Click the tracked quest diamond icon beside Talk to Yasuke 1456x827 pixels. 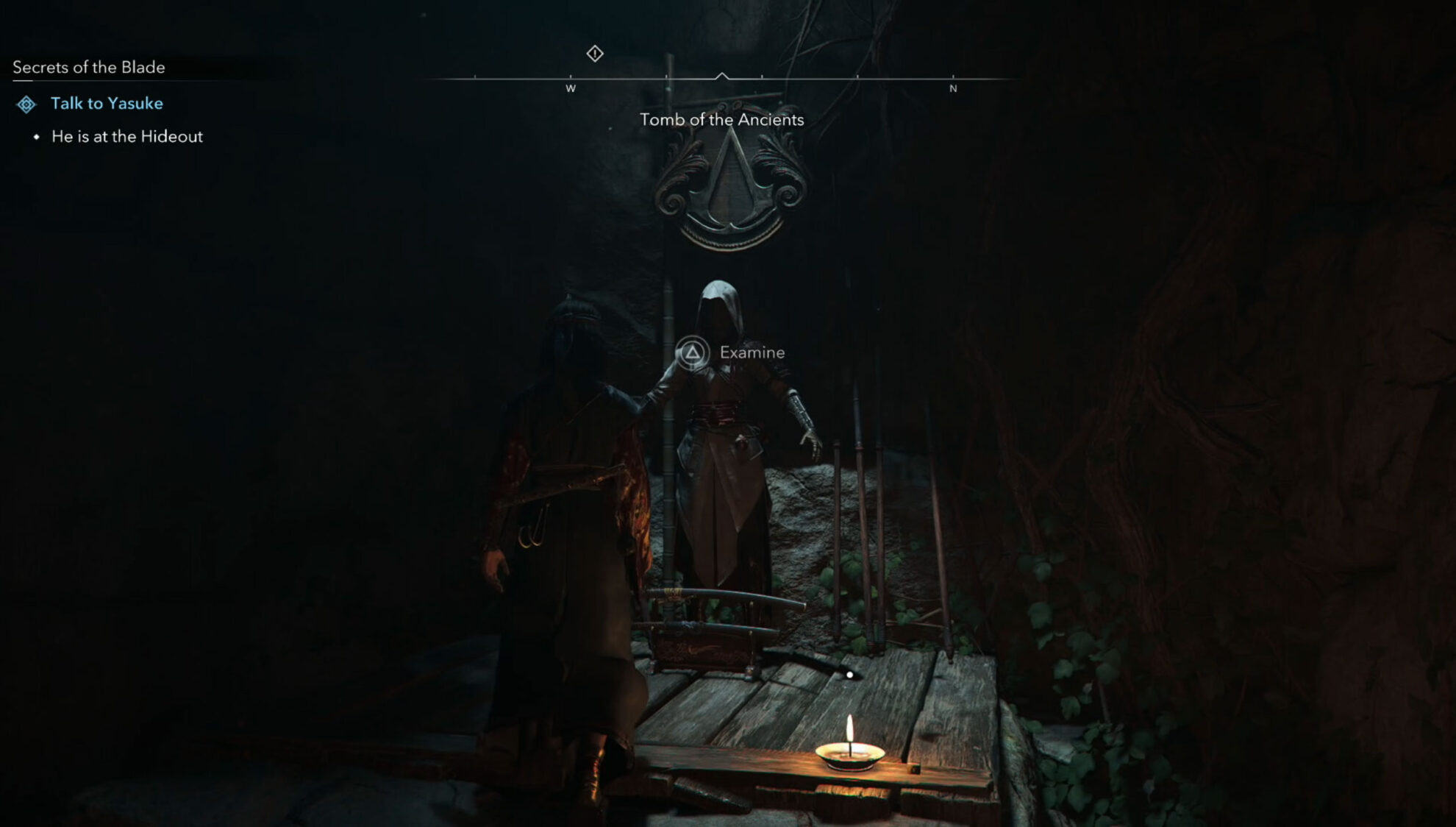pos(28,104)
